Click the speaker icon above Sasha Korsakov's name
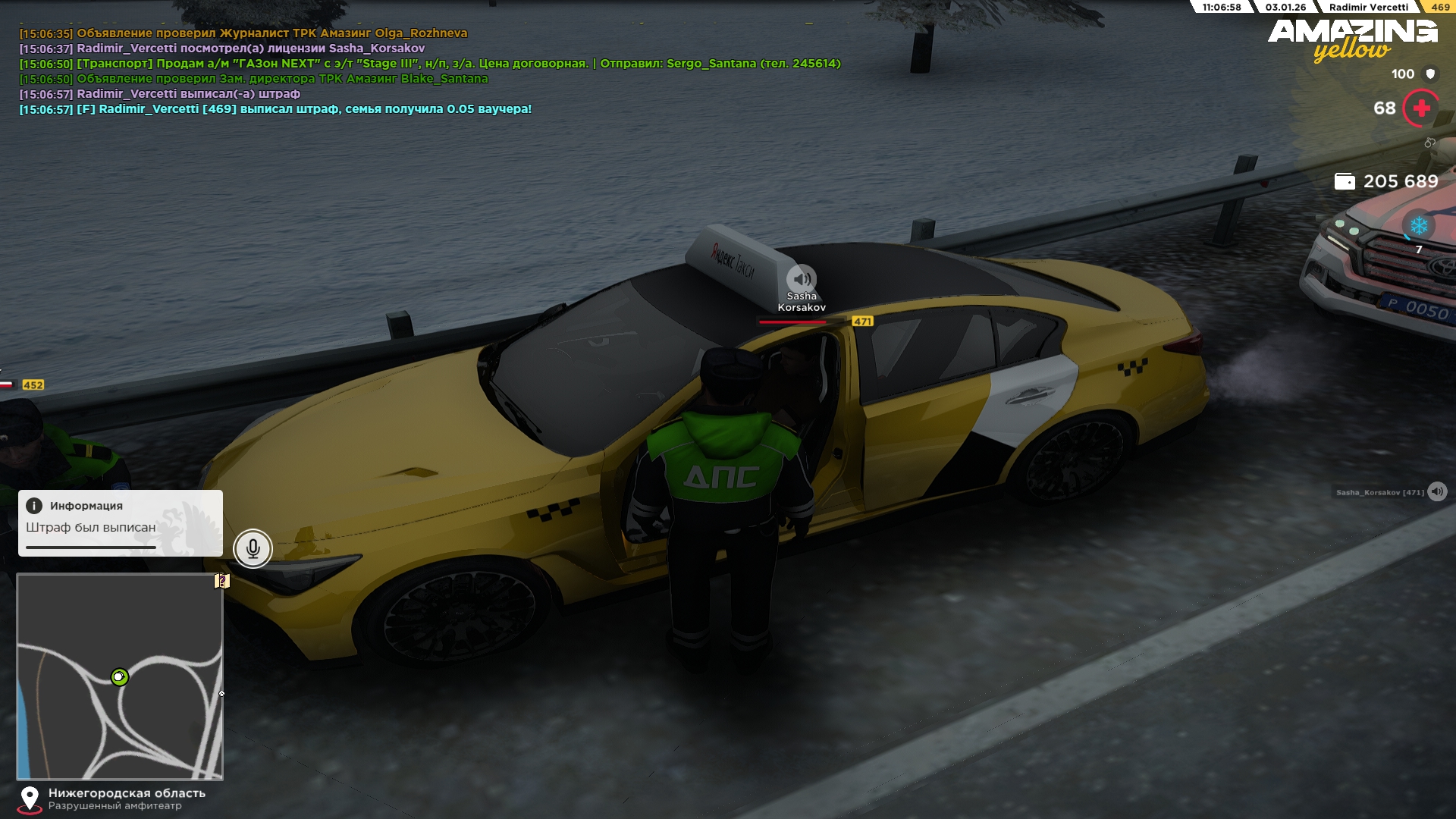Screen dimensions: 1456x819 click(801, 278)
